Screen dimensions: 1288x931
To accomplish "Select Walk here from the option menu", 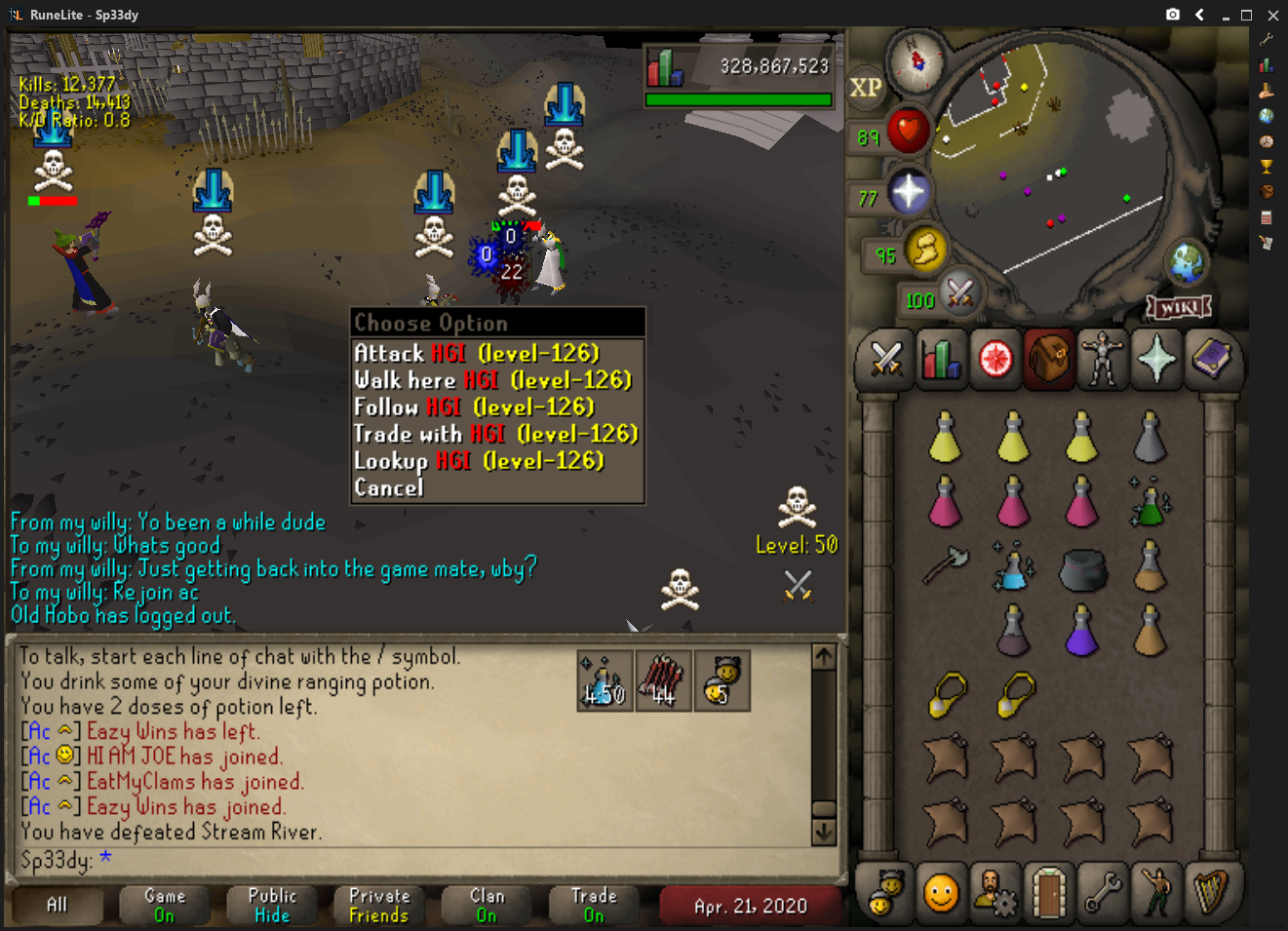I will pos(492,380).
